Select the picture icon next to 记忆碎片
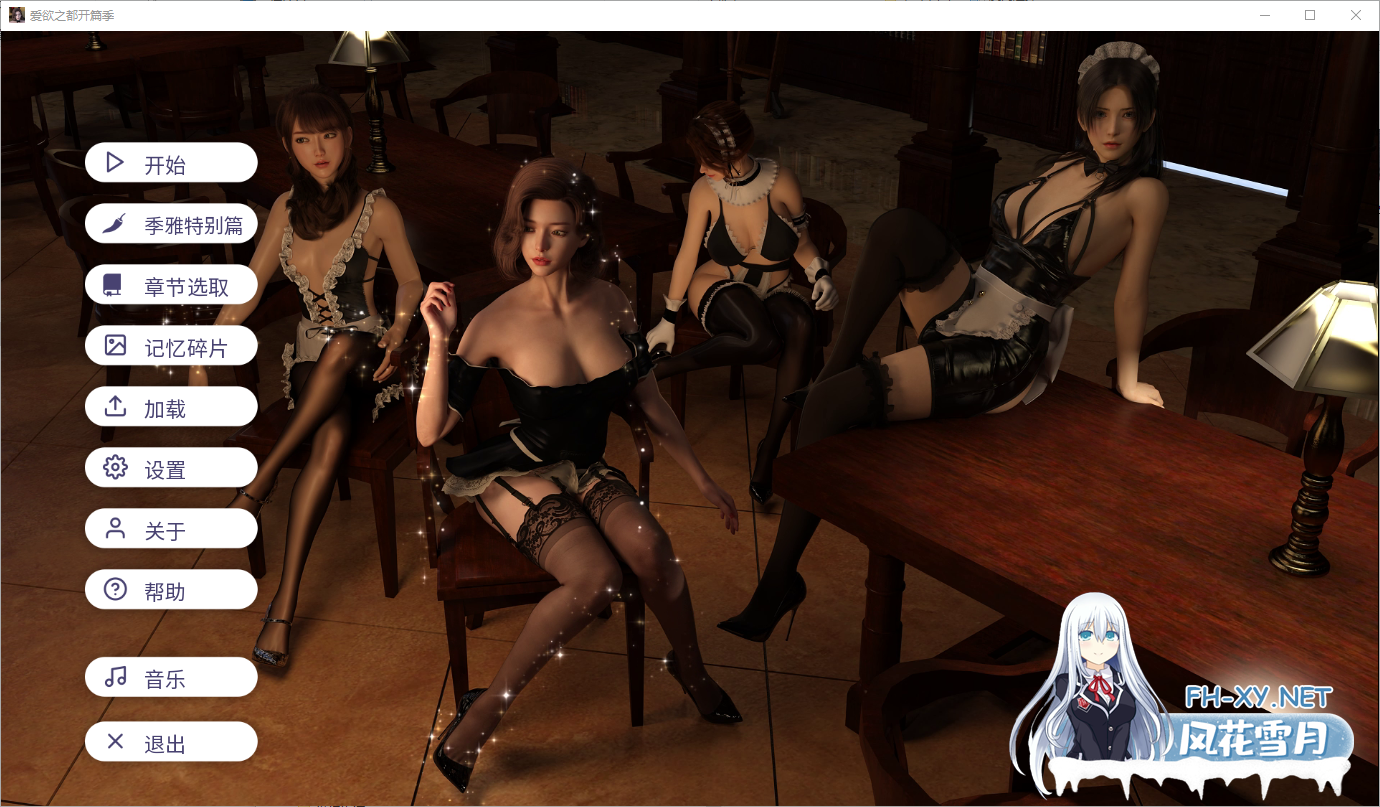The image size is (1380, 807). click(113, 345)
